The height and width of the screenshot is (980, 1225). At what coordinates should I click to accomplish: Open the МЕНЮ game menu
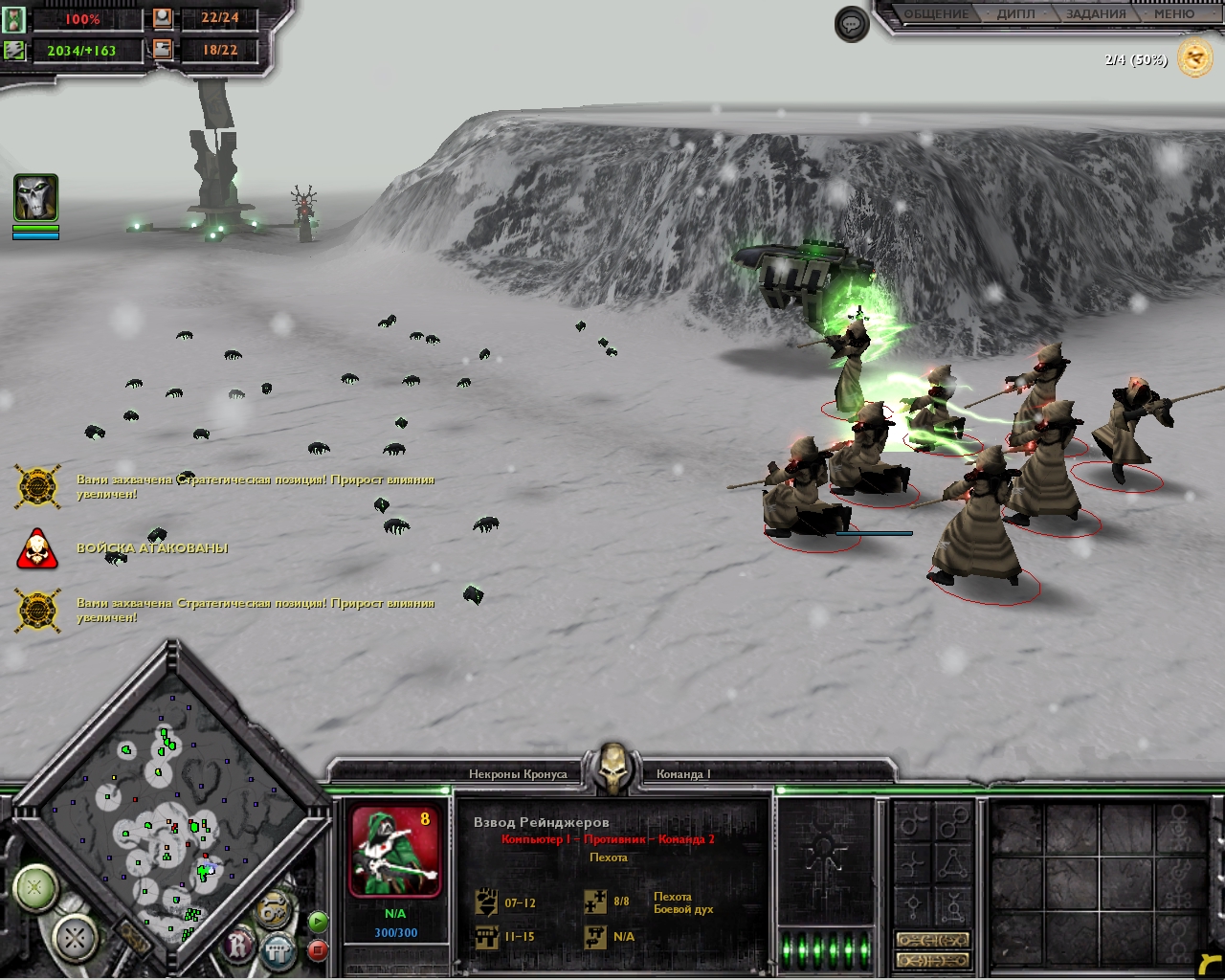1173,14
